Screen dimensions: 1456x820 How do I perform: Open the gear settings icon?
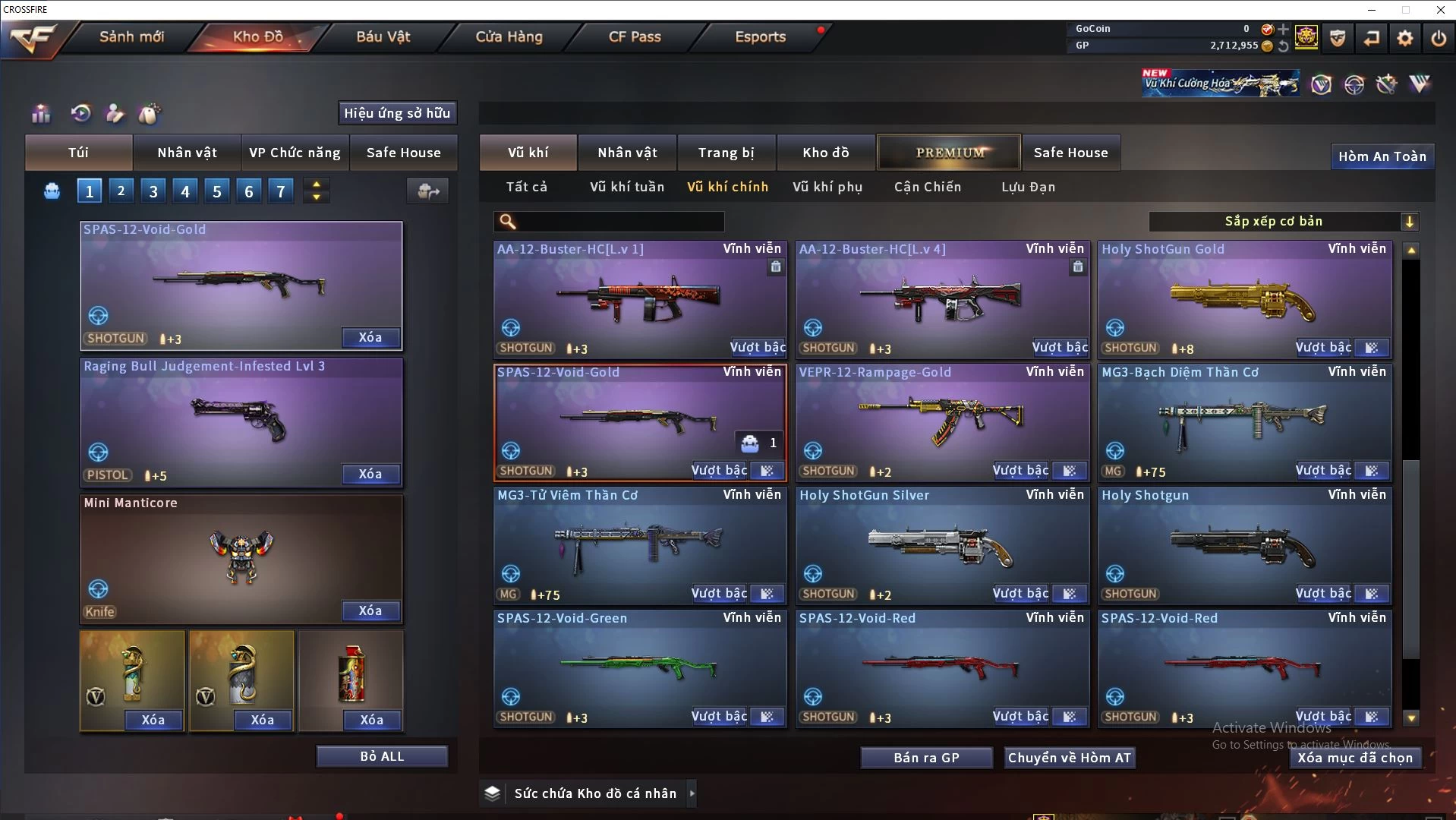[x=1405, y=38]
